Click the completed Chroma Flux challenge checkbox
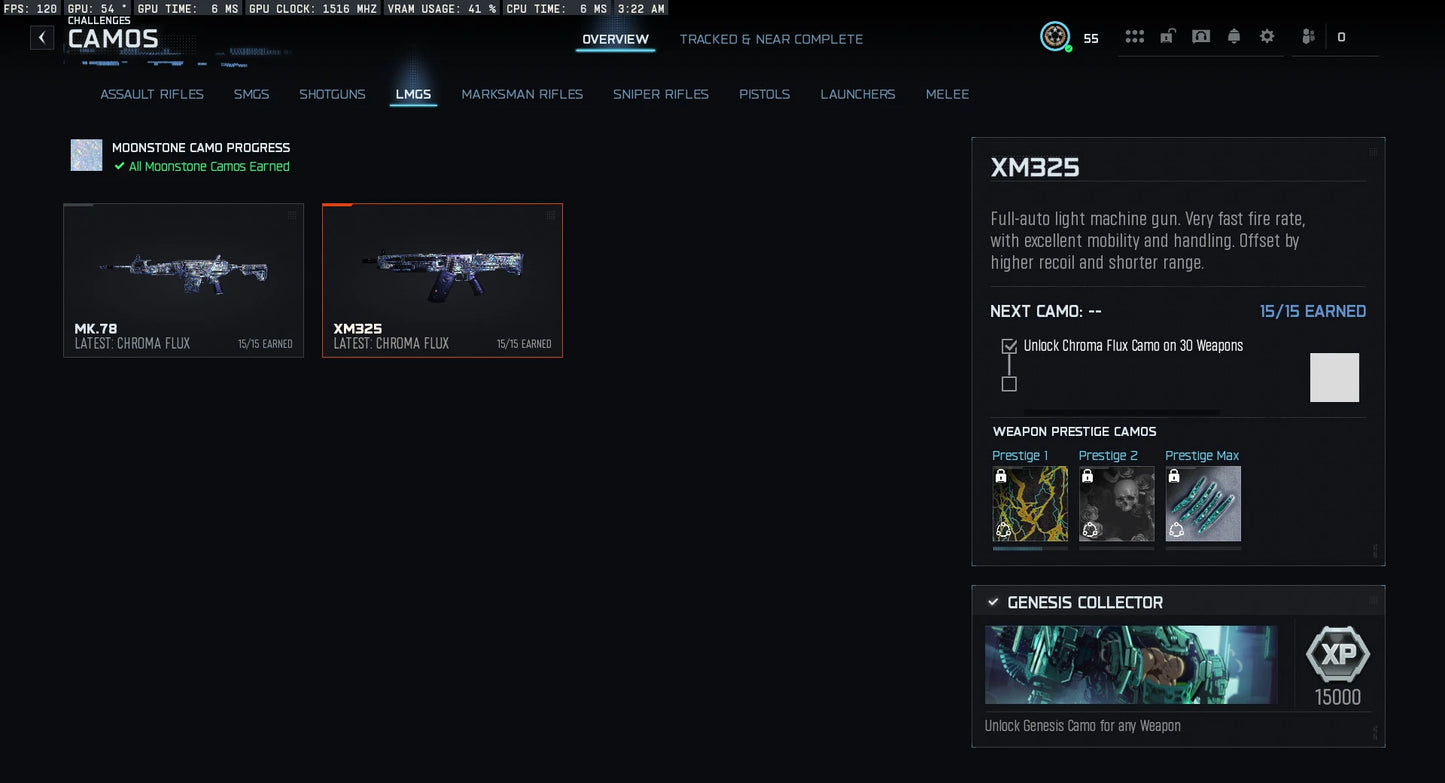Image resolution: width=1445 pixels, height=783 pixels. pos(1009,345)
